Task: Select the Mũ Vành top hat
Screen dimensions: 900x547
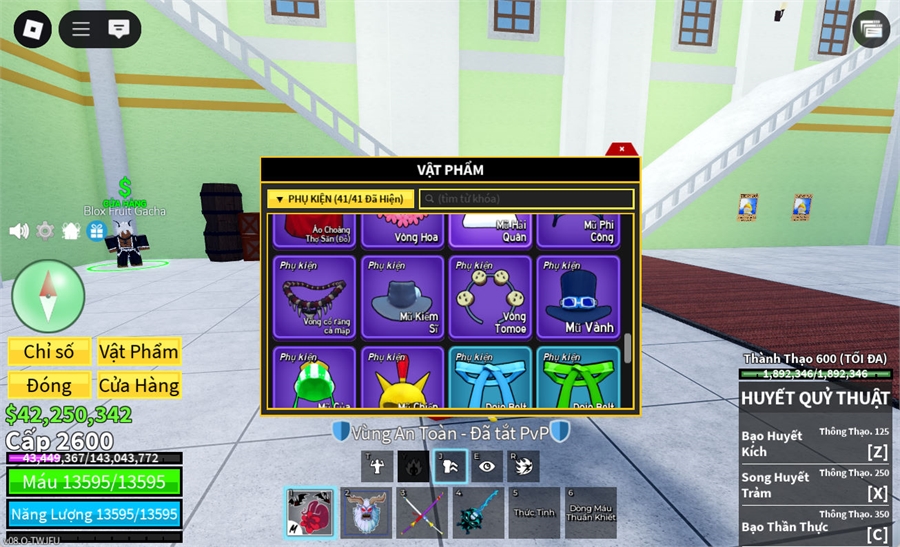Action: [578, 297]
